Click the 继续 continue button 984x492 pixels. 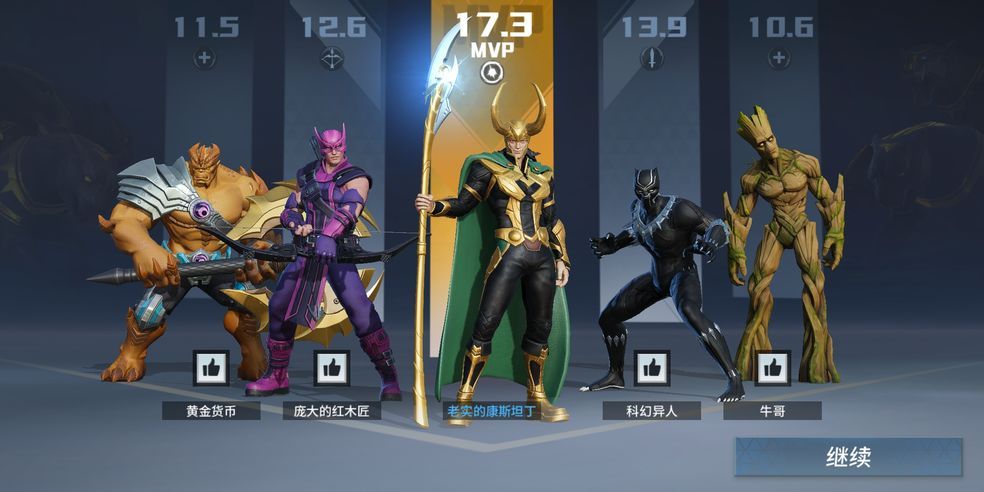[848, 457]
